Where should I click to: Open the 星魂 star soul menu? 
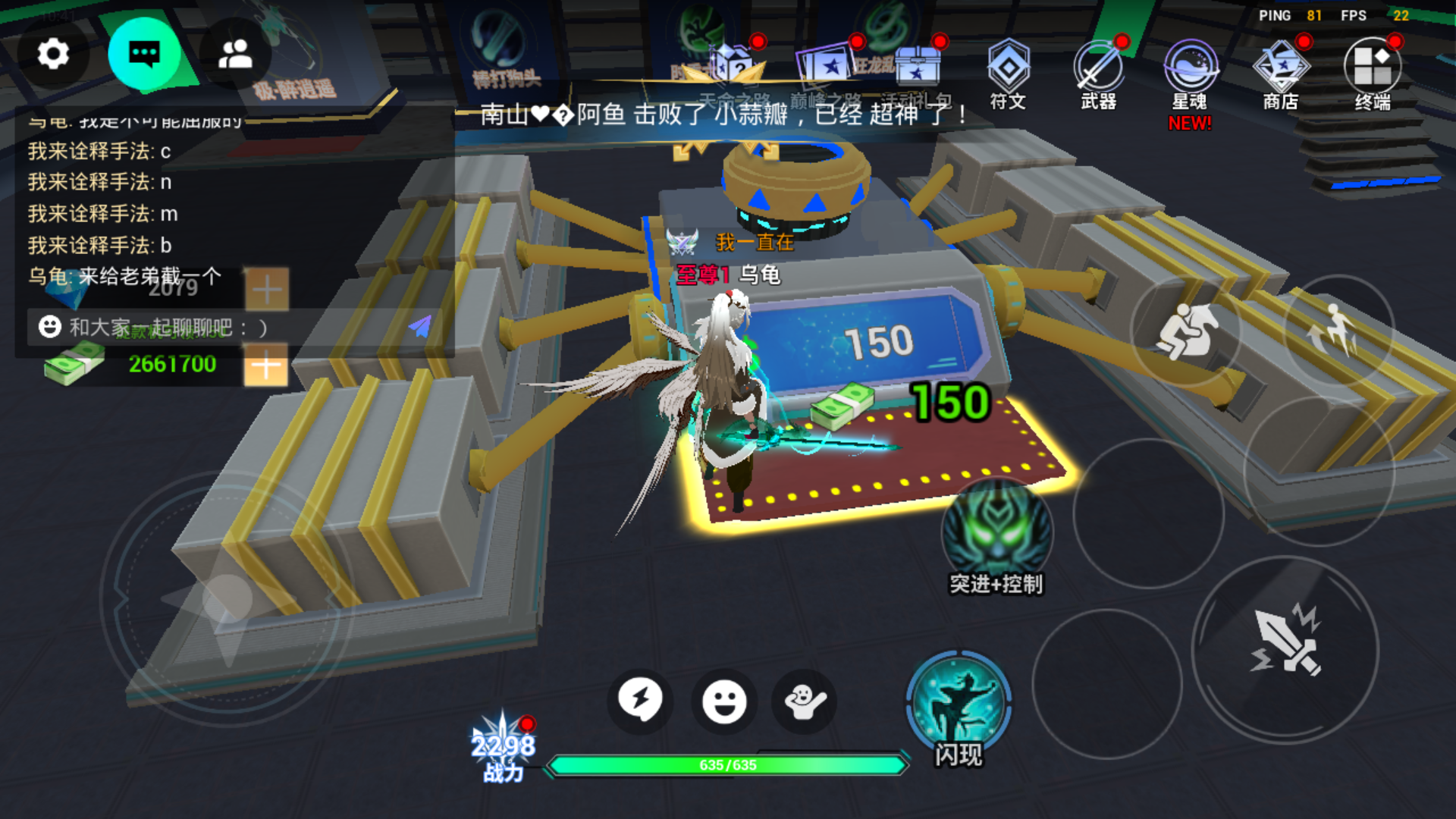(1190, 74)
